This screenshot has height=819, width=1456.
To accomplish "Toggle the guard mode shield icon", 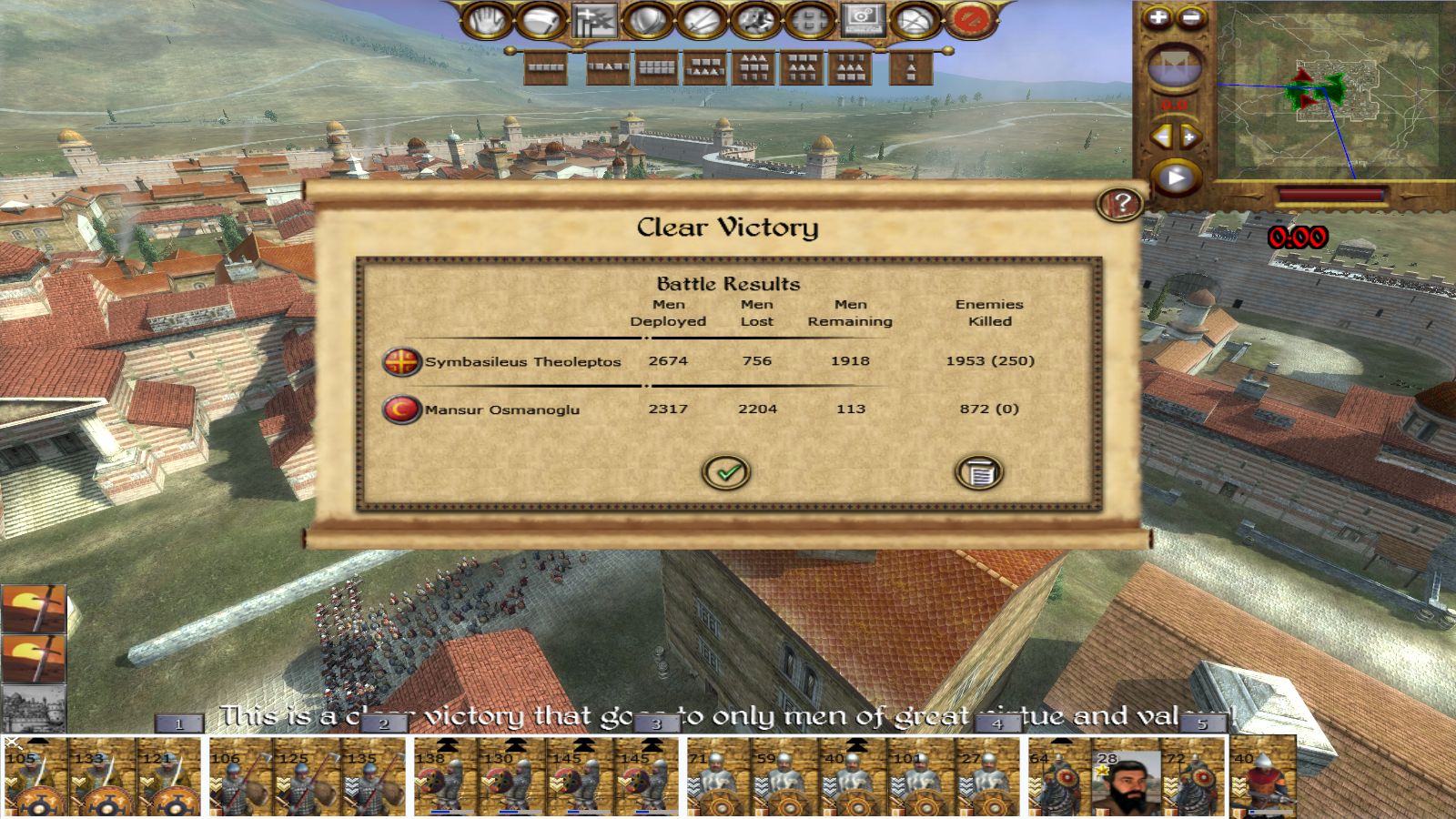I will click(x=647, y=20).
